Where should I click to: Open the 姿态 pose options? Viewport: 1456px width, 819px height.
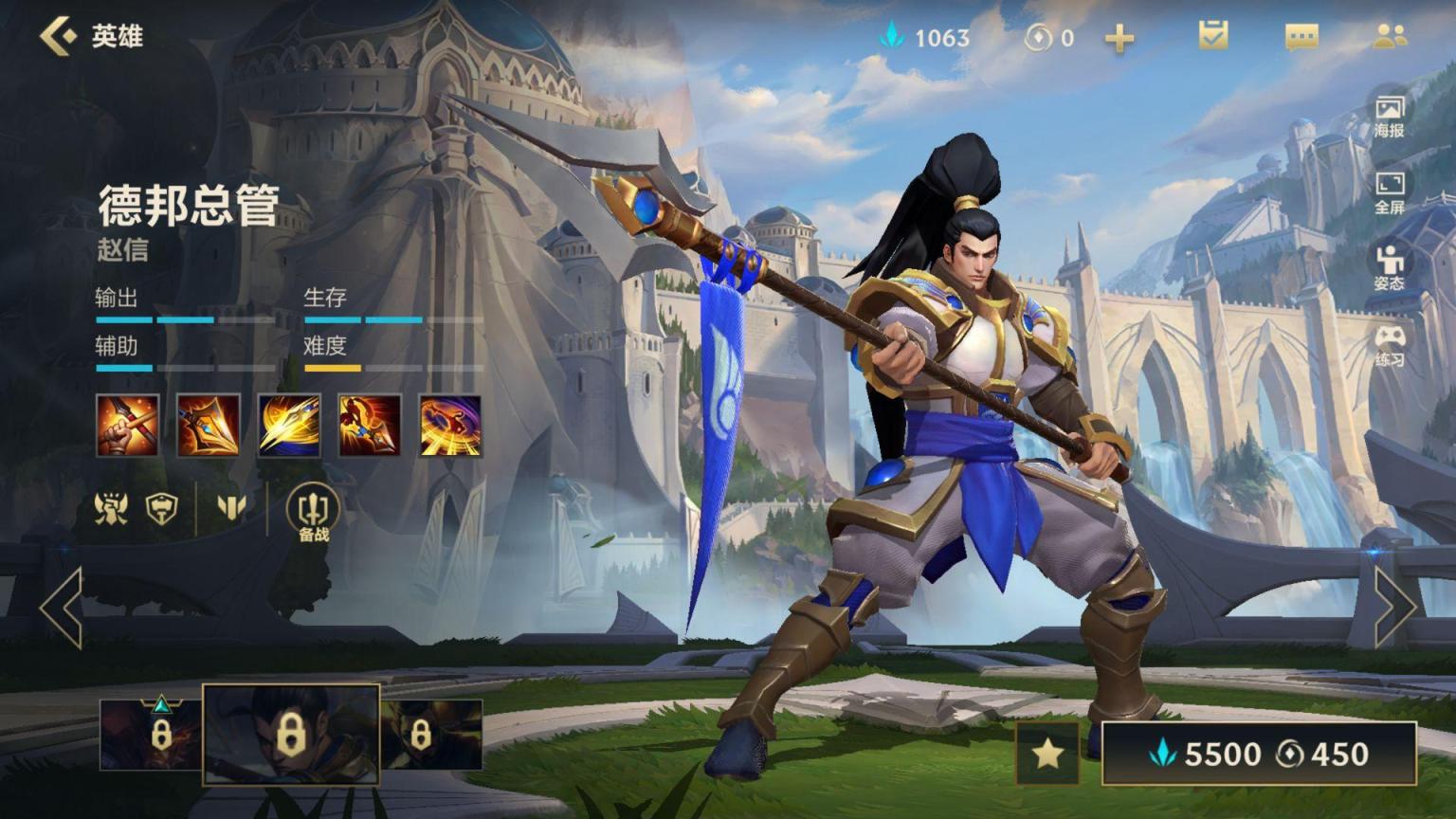[1390, 267]
